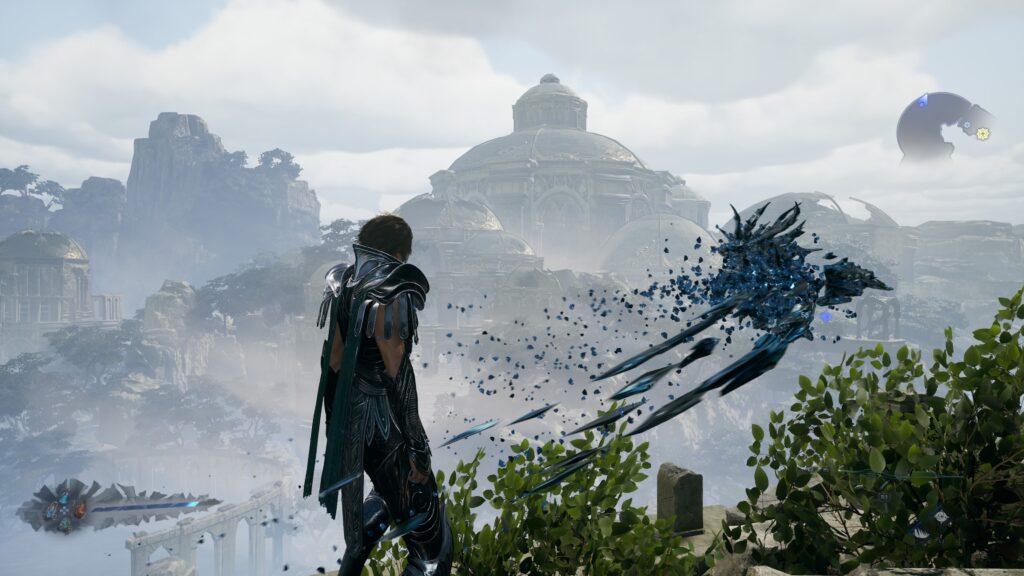The height and width of the screenshot is (576, 1024).
Task: Click the blue player arrow on minimap
Action: 922,101
